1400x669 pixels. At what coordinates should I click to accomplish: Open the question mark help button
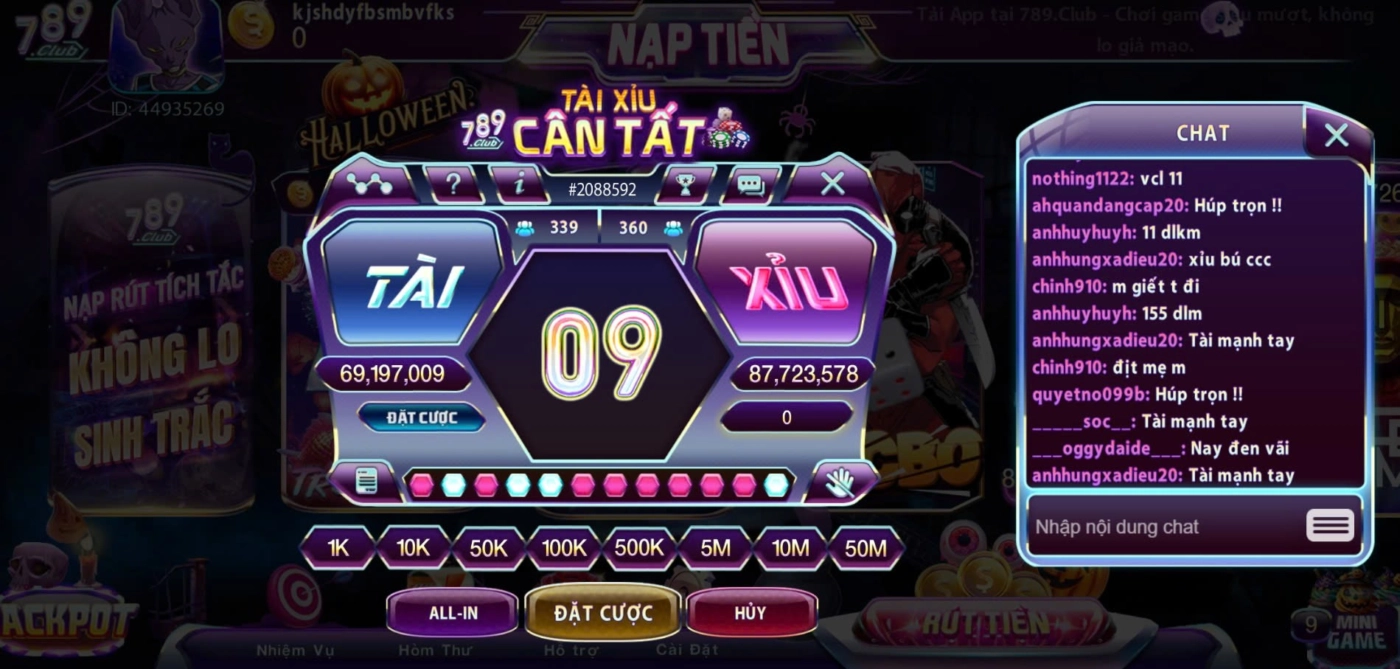pyautogui.click(x=452, y=184)
